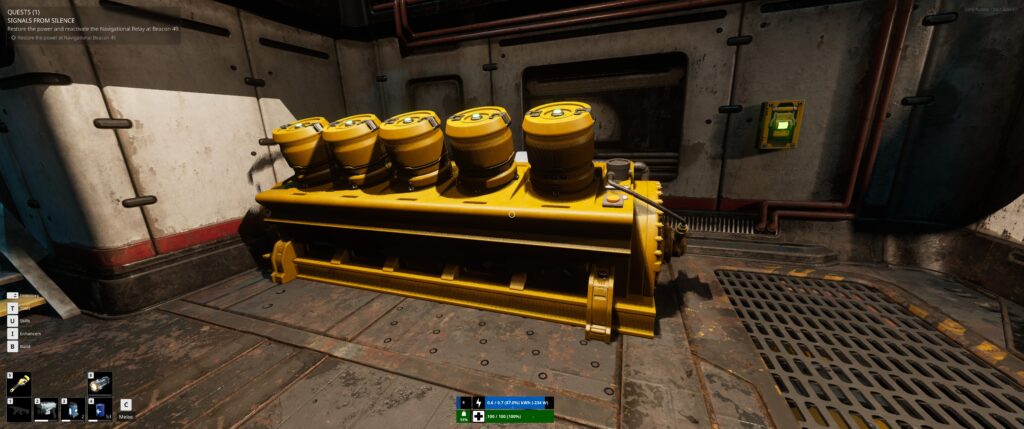The height and width of the screenshot is (429, 1024).
Task: Equip the white pistol tool in slot 2
Action: (46, 409)
